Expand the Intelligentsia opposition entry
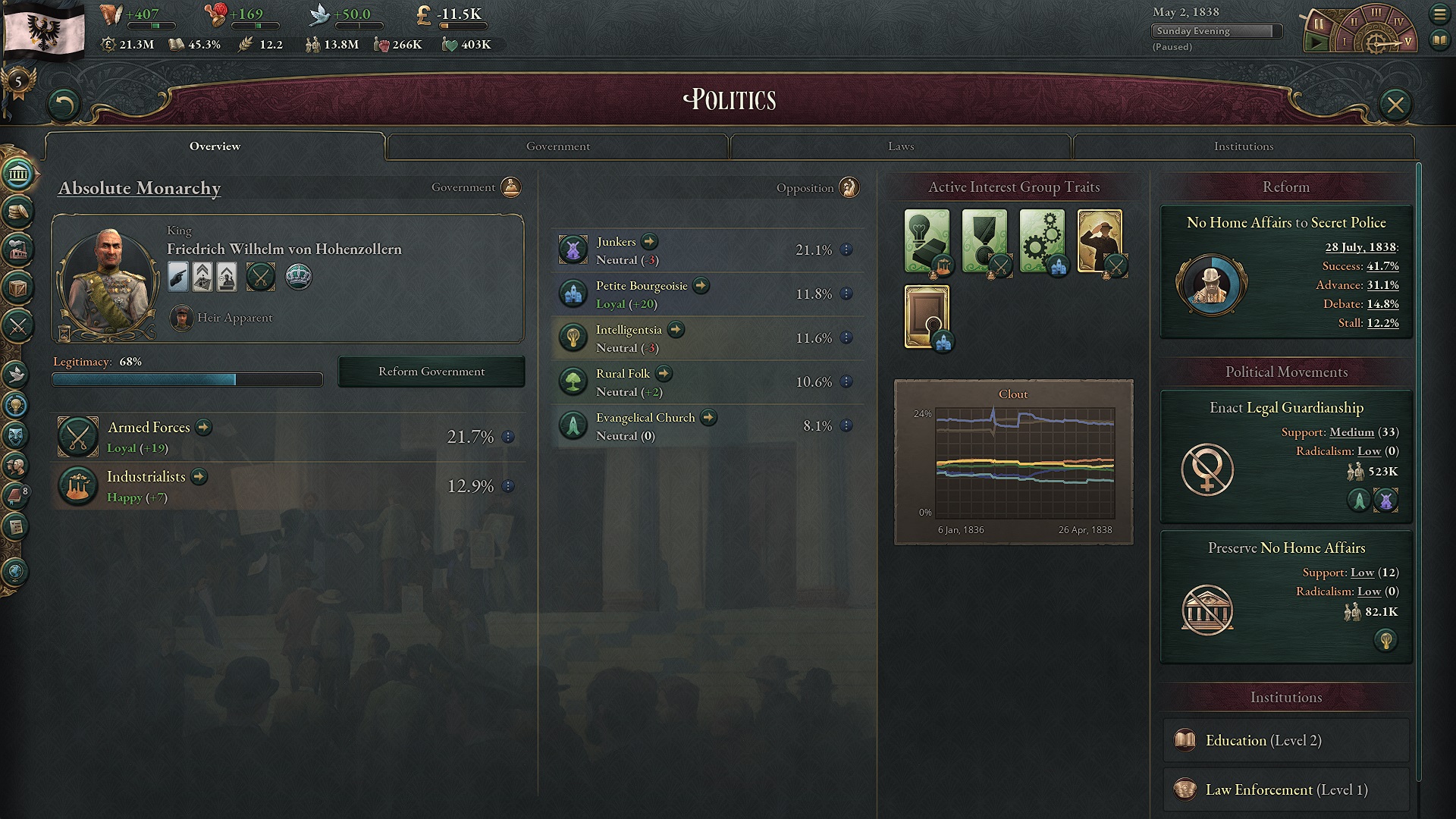Viewport: 1456px width, 819px height. (x=675, y=330)
